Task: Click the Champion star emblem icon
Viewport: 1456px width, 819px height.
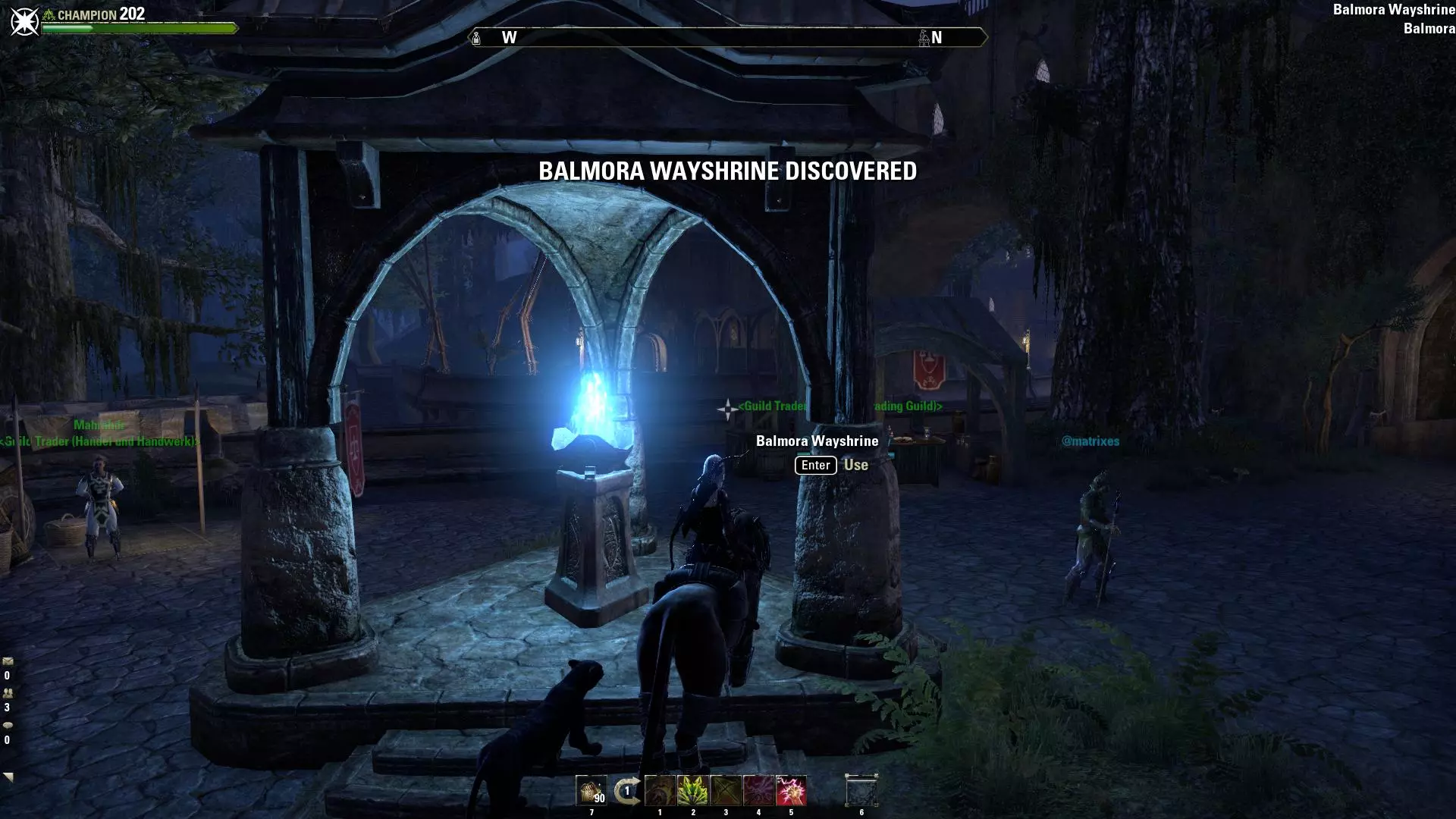Action: [24, 21]
